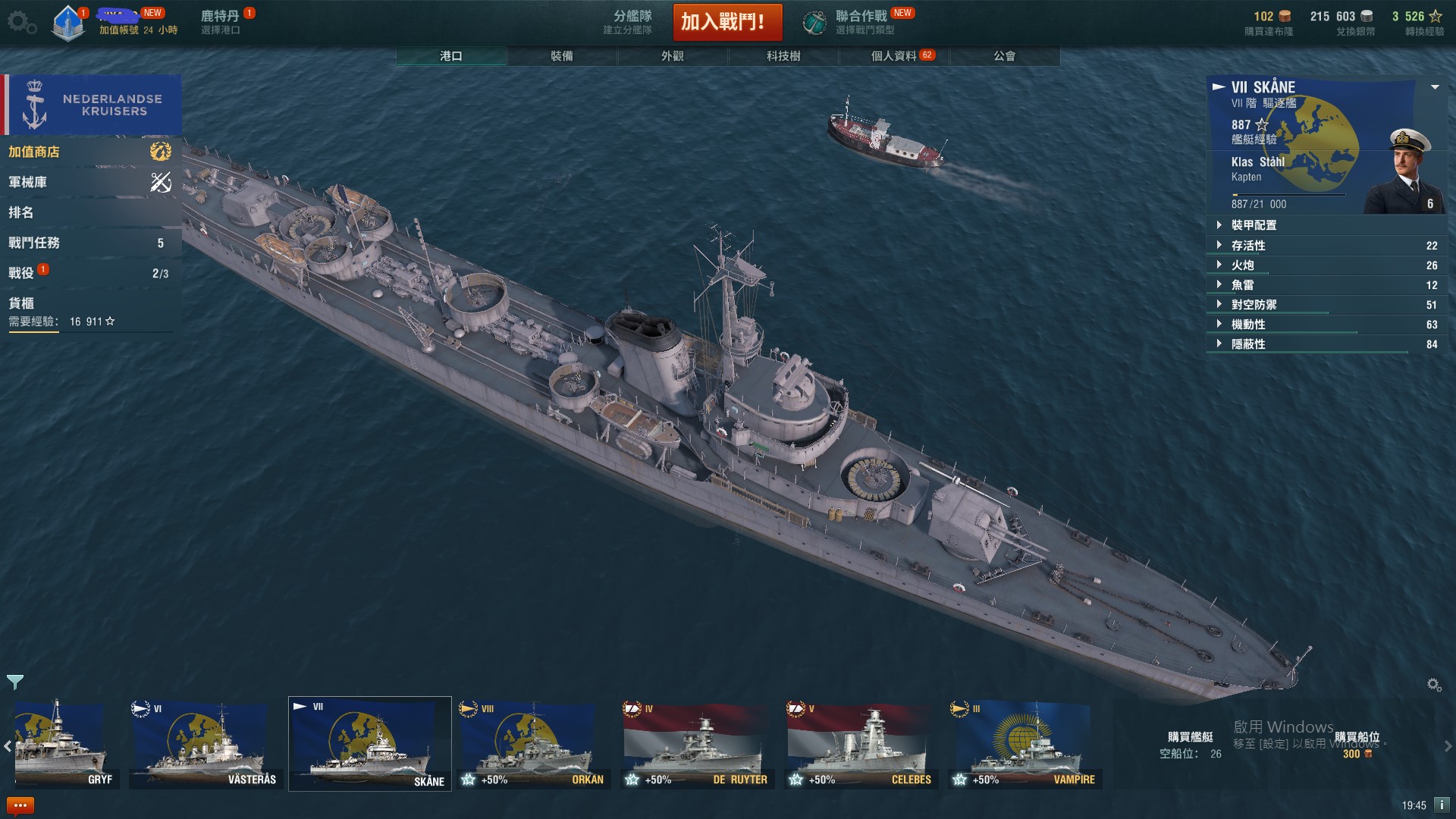Open the 外觀 exterior tab
Image resolution: width=1456 pixels, height=819 pixels.
tap(673, 56)
